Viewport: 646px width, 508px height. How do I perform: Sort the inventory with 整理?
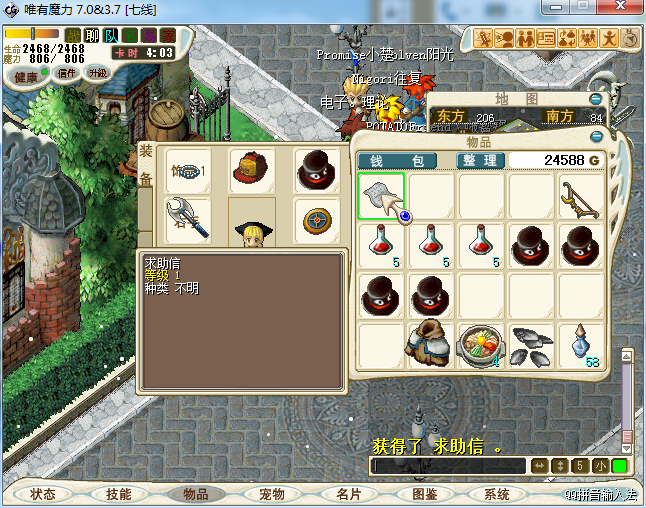[x=480, y=161]
